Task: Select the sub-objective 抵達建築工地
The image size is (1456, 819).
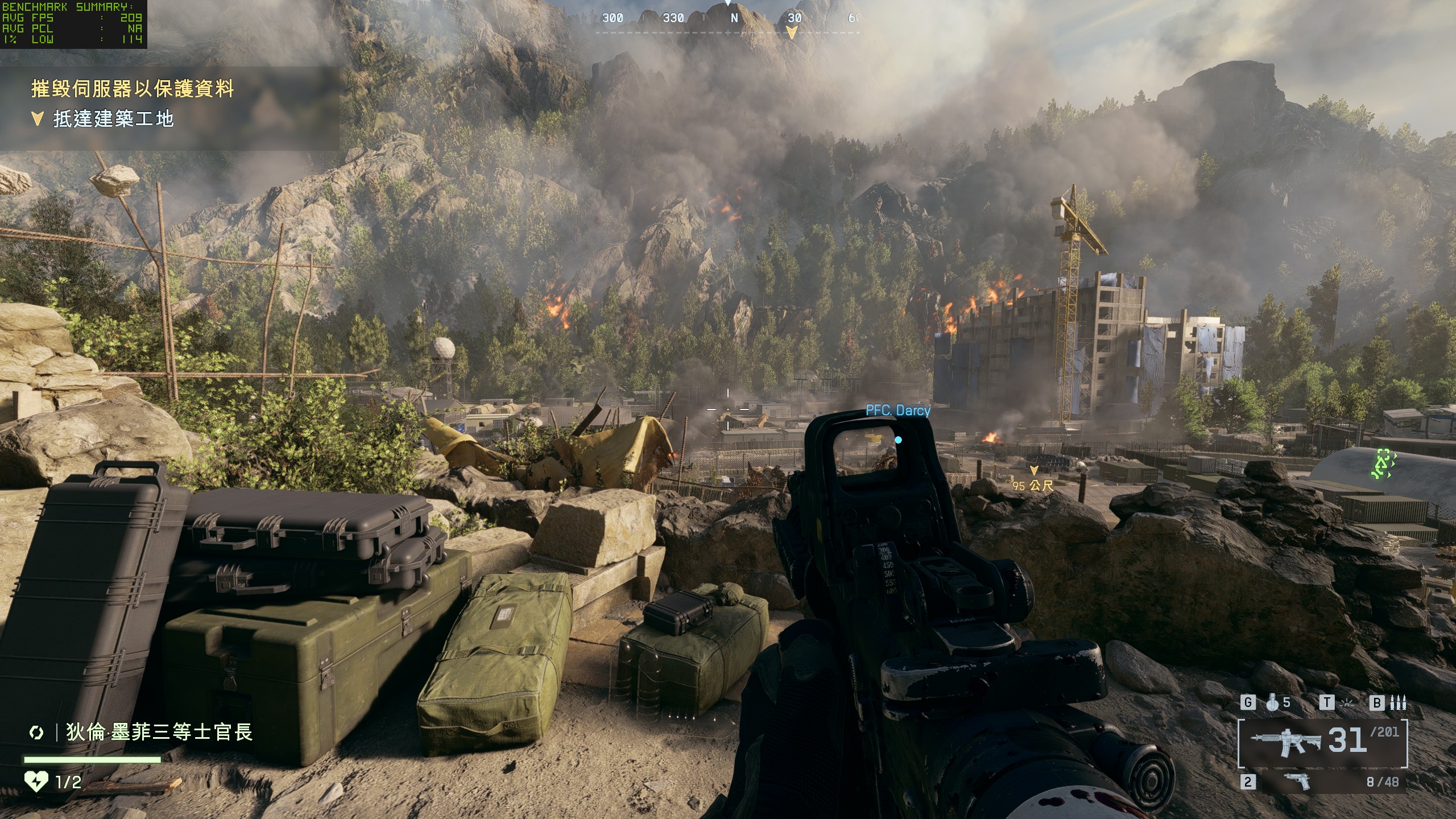Action: pos(113,119)
